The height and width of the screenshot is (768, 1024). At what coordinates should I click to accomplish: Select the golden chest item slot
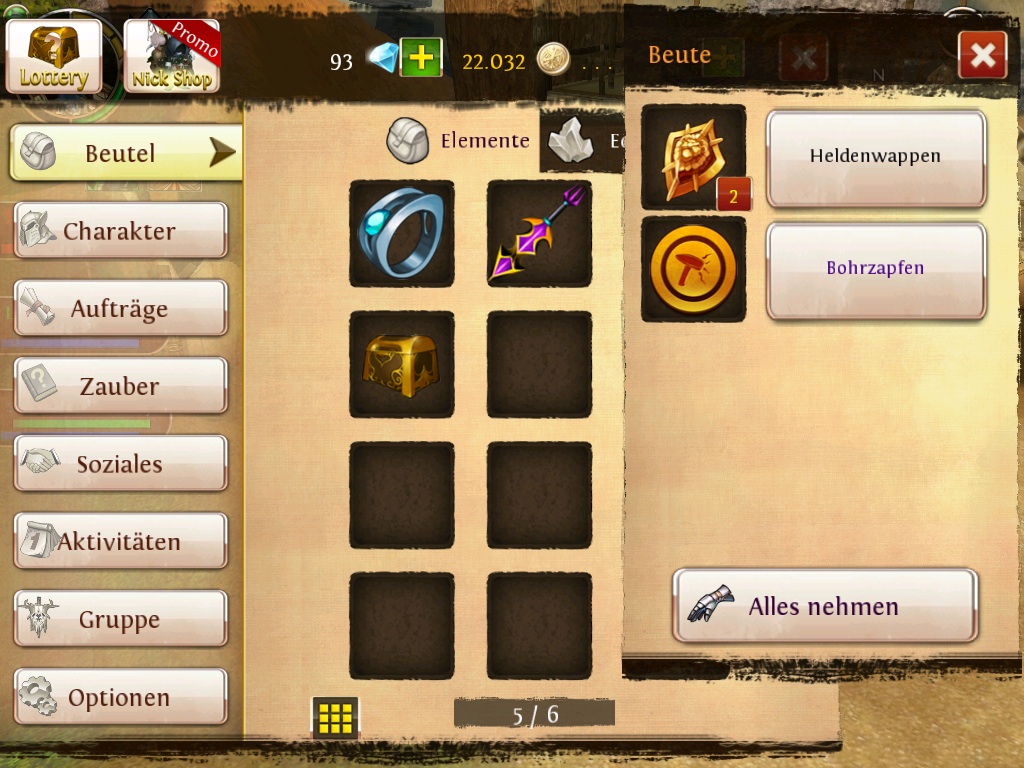401,364
